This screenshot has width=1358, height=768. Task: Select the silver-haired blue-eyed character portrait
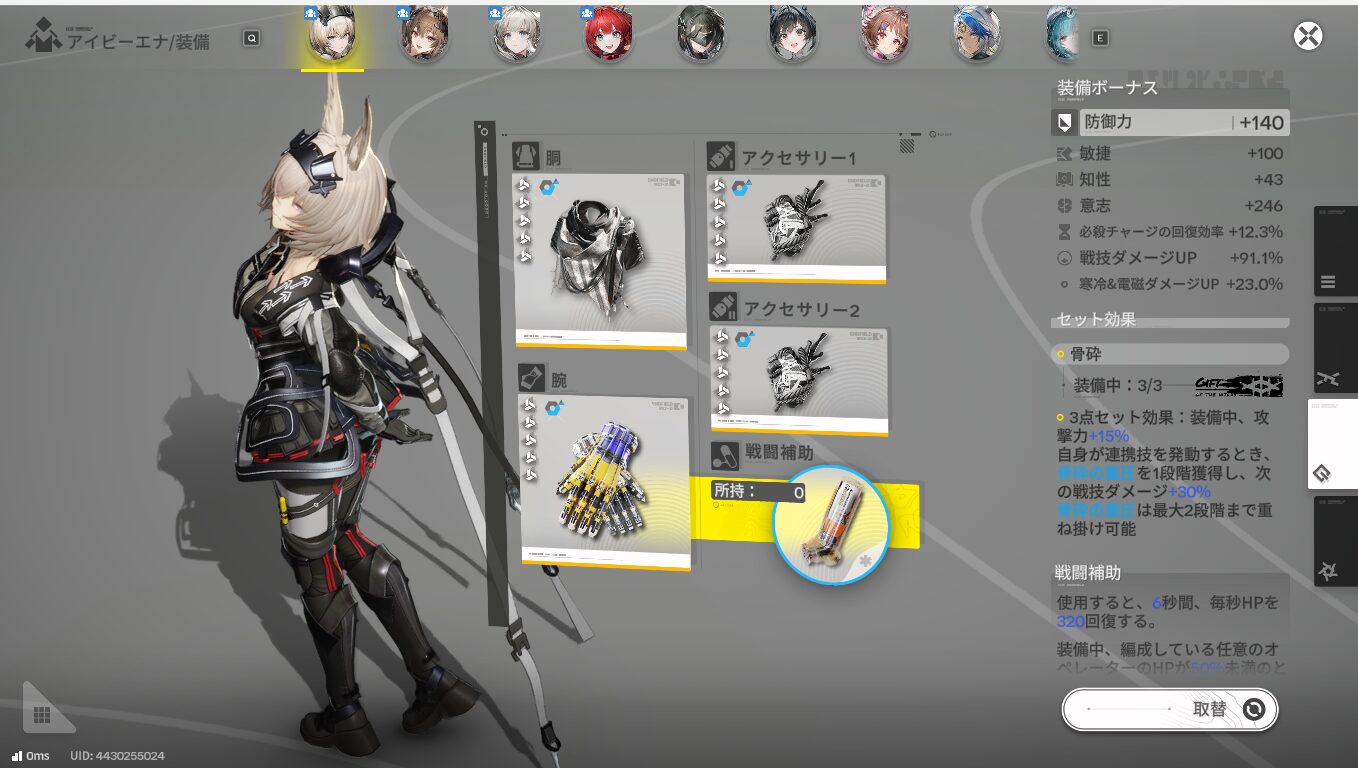pyautogui.click(x=516, y=34)
